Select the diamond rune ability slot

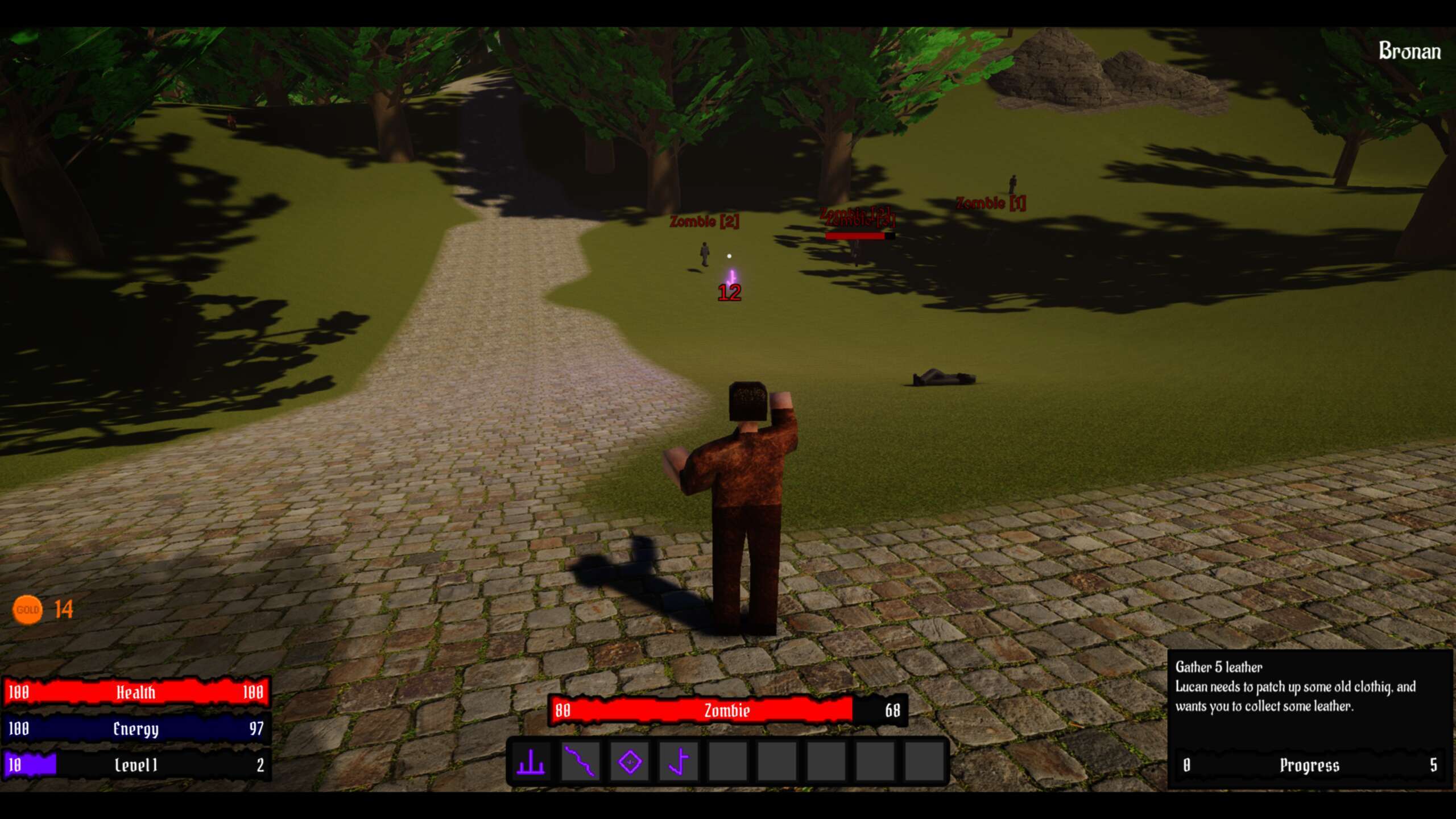pos(630,762)
